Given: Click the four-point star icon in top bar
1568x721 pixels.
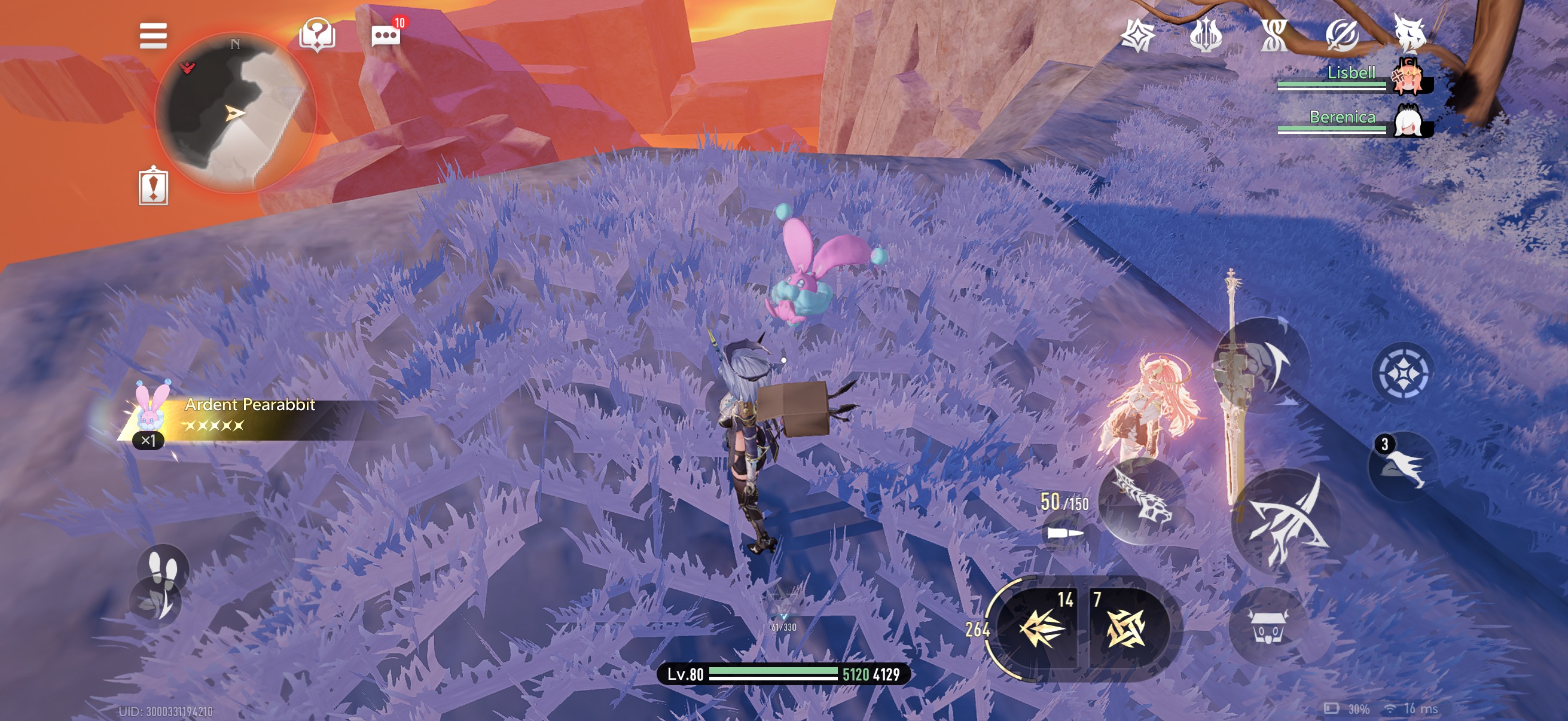Looking at the screenshot, I should point(1137,36).
